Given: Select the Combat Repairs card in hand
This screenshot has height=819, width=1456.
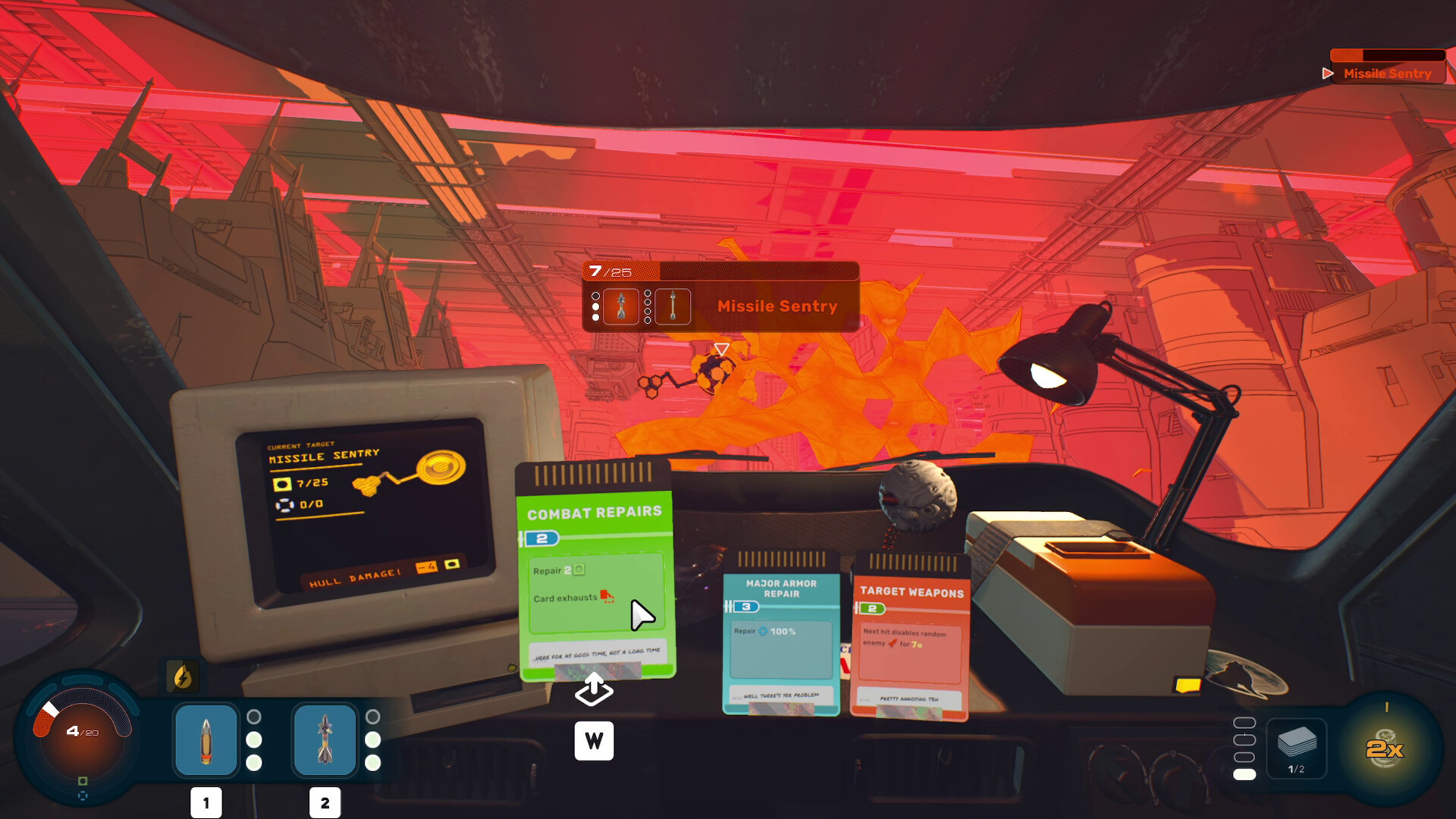Looking at the screenshot, I should [594, 576].
